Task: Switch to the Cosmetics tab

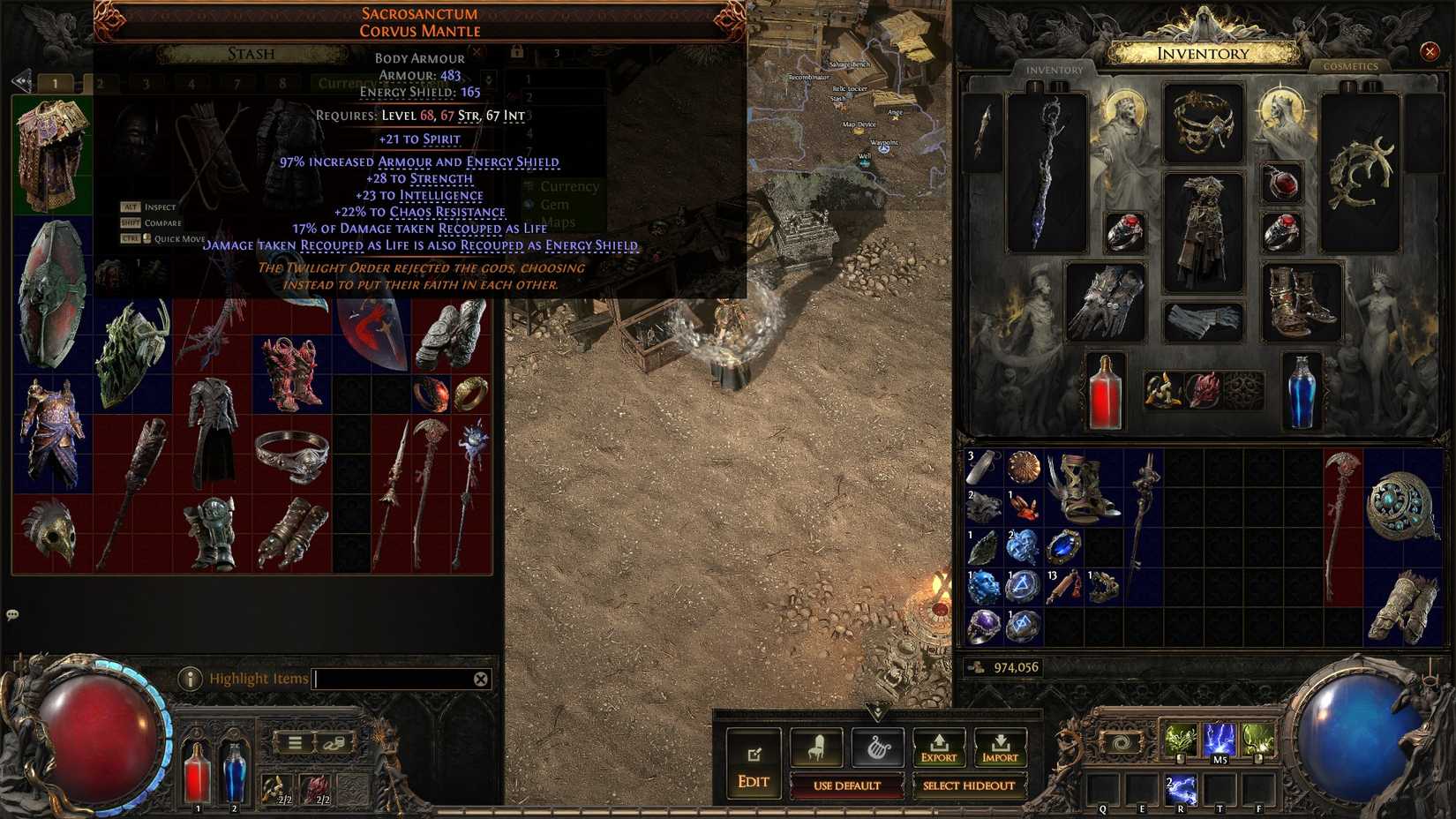Action: (1352, 66)
